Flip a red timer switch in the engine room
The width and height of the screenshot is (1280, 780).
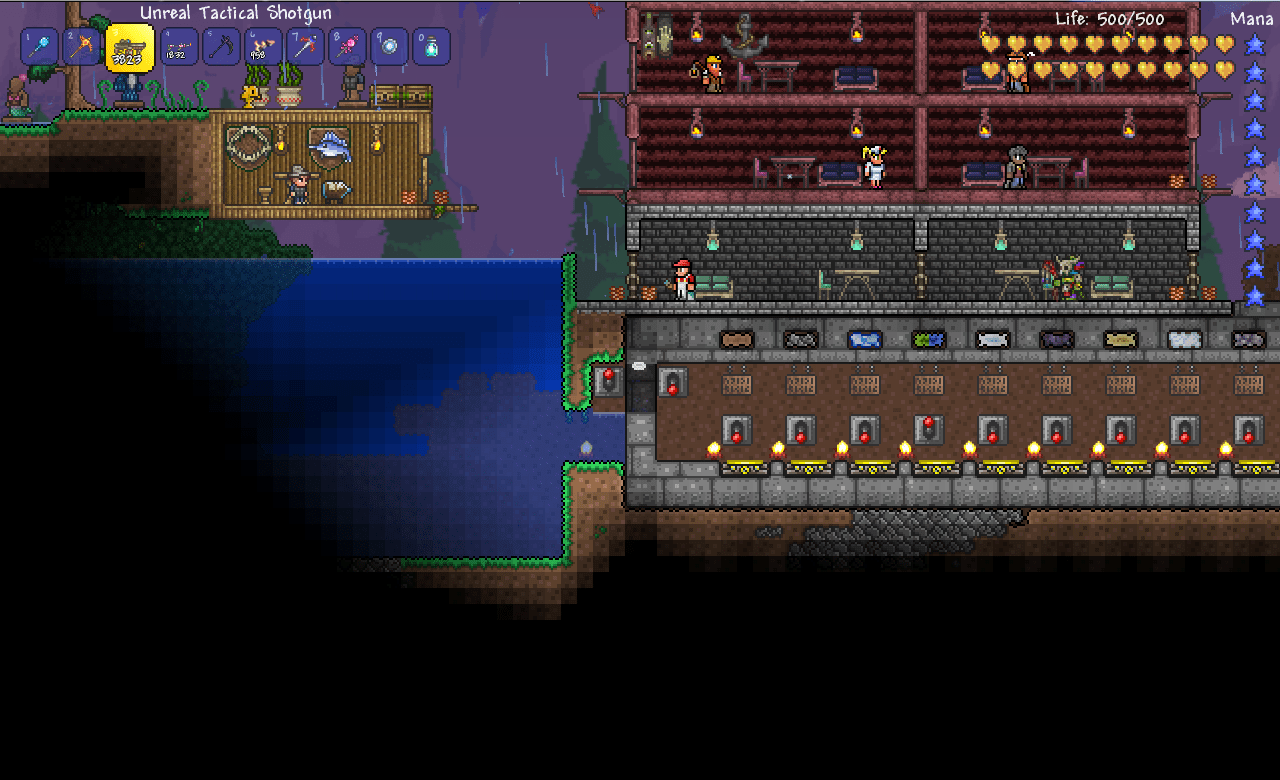(735, 432)
